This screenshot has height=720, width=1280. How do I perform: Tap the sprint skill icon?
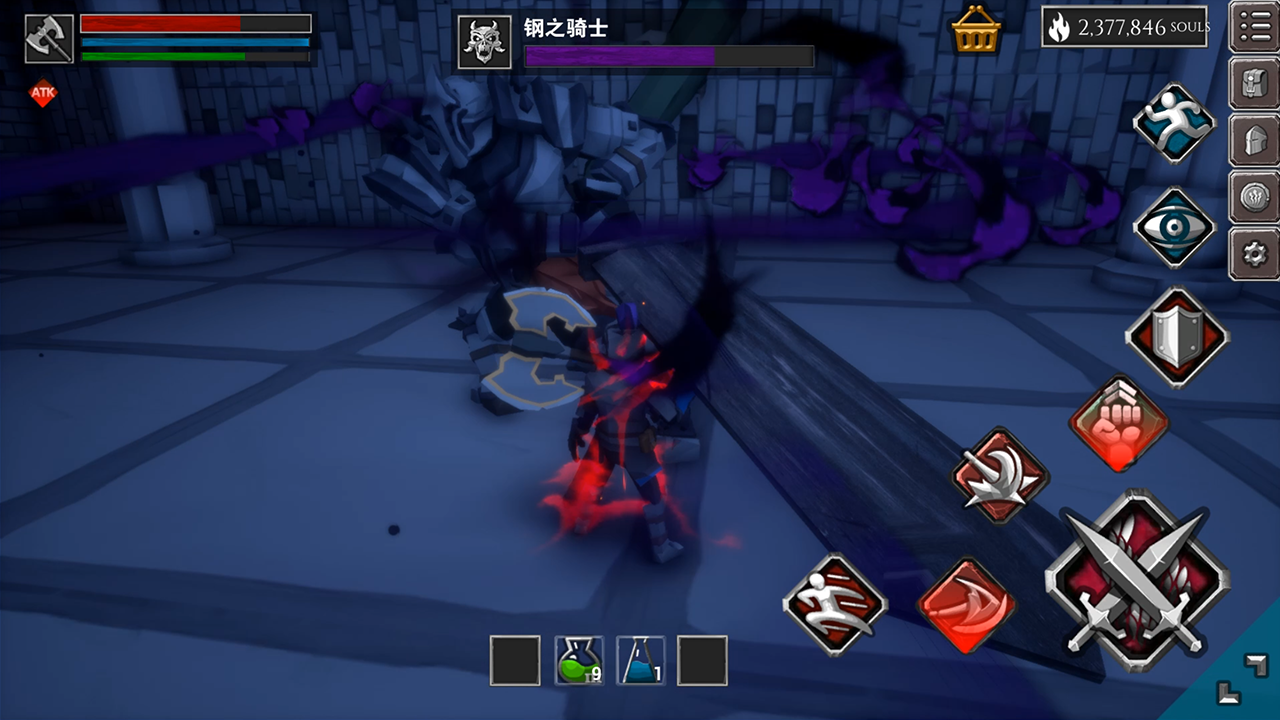pos(1173,122)
